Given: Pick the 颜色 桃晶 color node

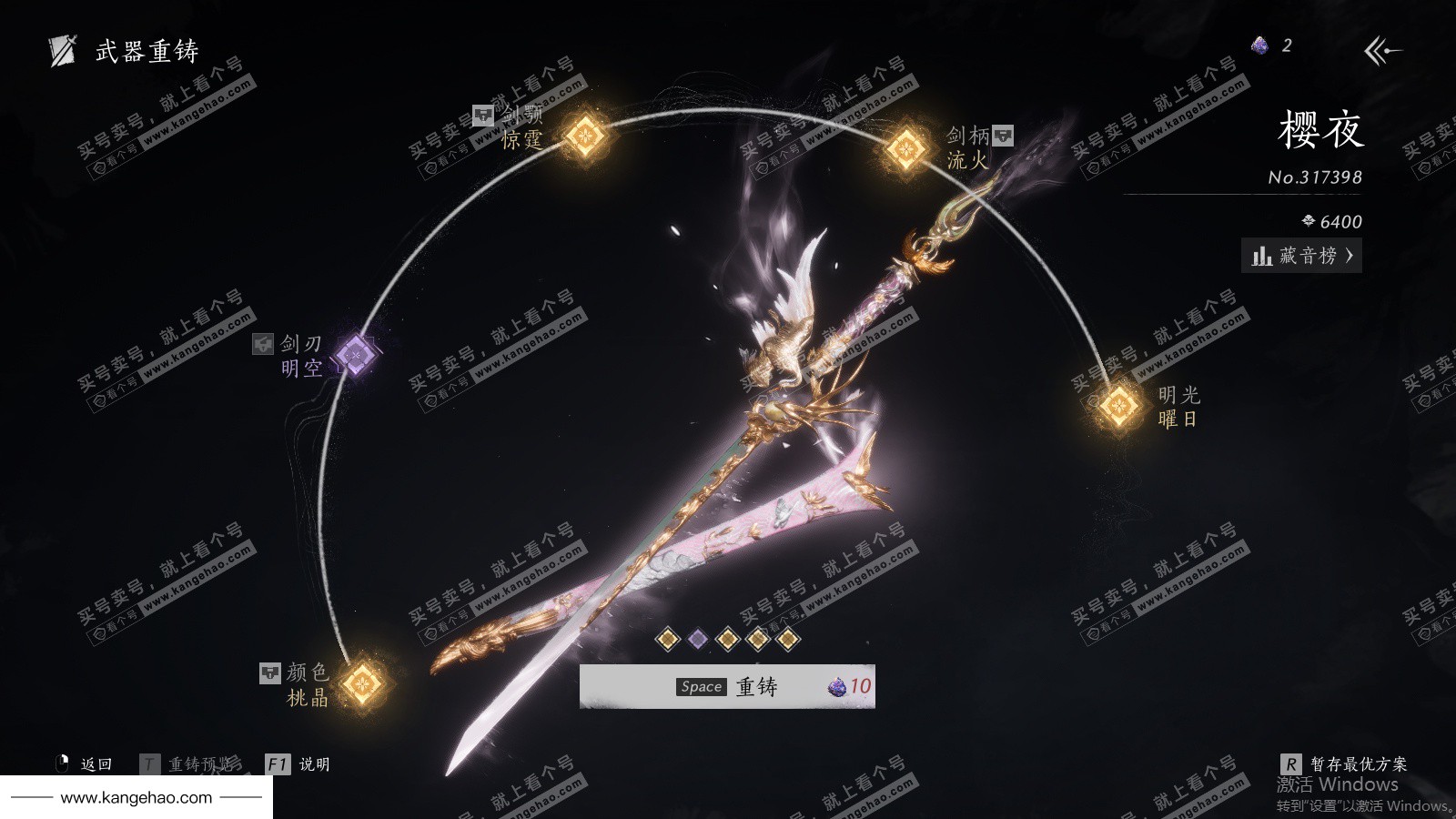Looking at the screenshot, I should click(362, 682).
